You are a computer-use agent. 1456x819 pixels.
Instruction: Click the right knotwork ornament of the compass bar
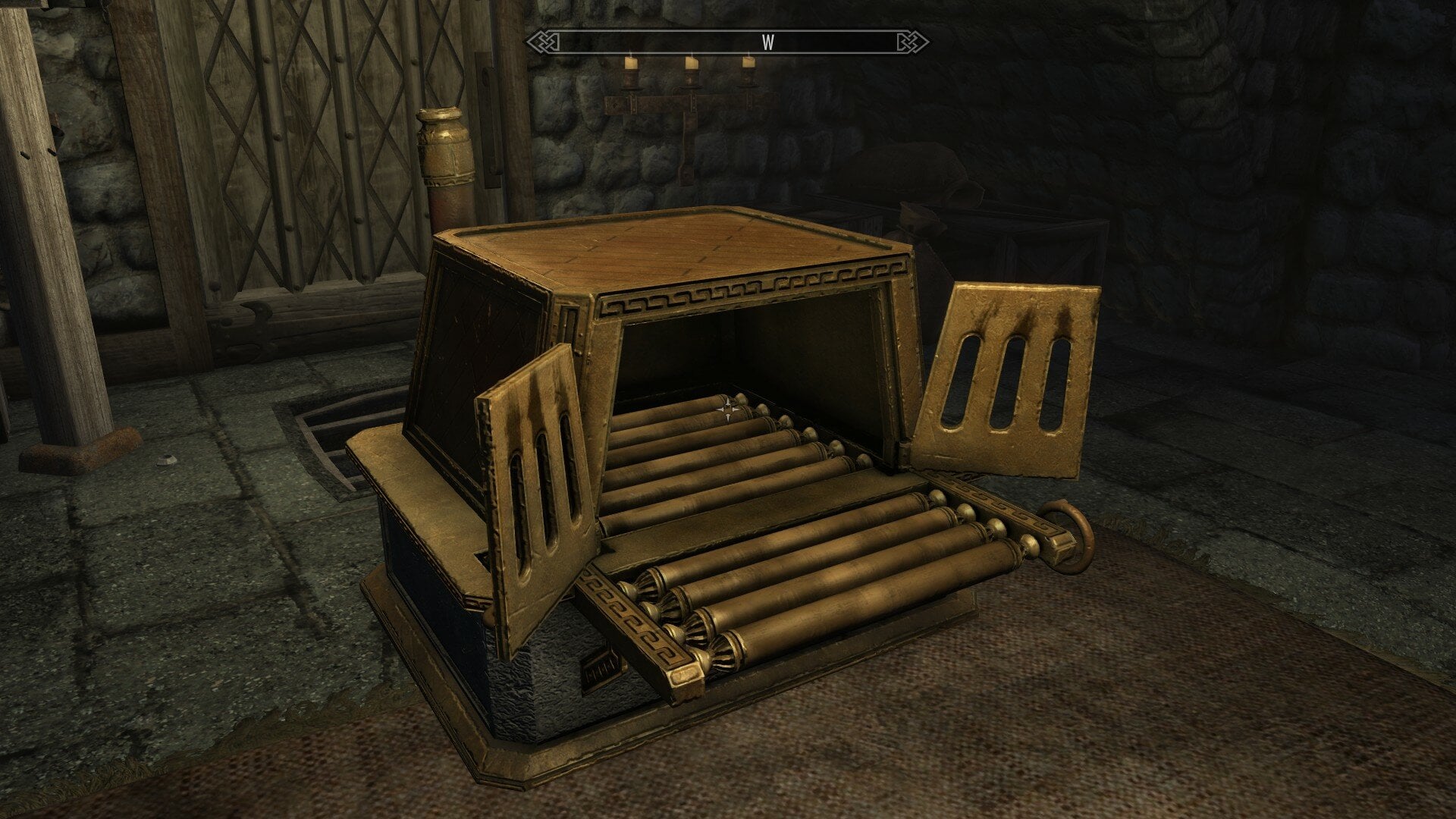[912, 43]
